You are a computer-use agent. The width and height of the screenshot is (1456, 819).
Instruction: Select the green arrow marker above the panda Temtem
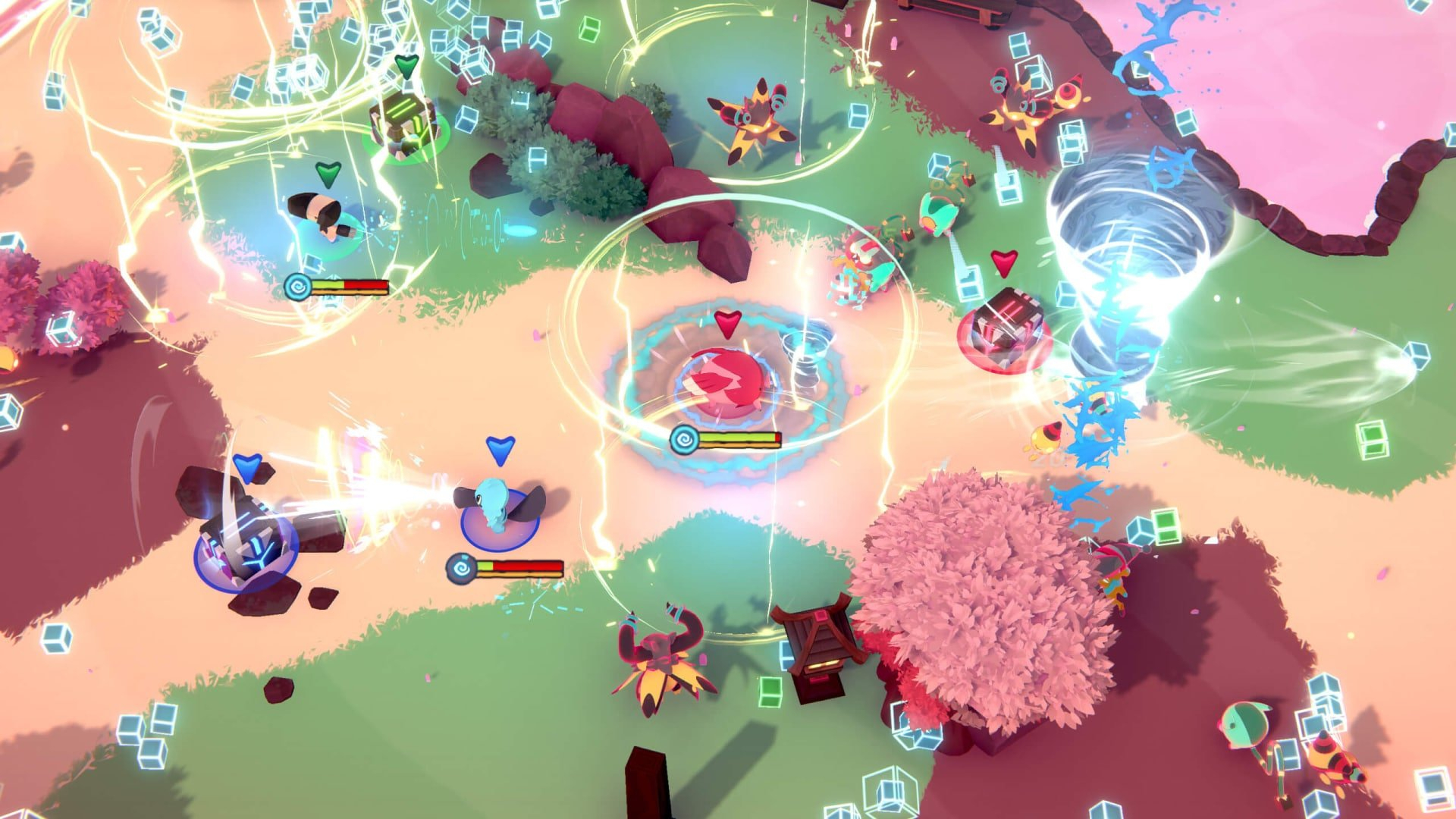click(x=329, y=174)
